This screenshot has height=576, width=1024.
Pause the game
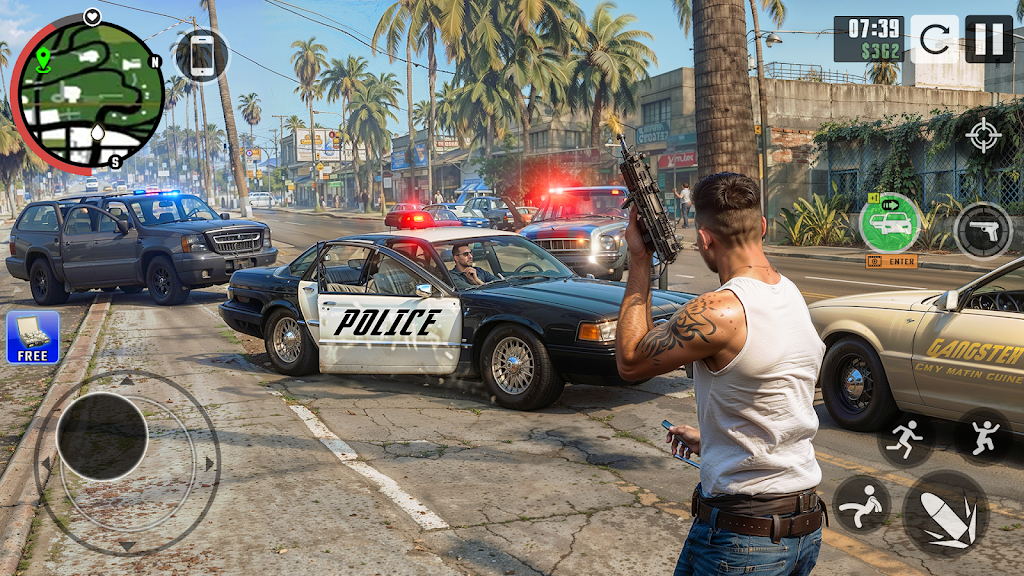(x=988, y=39)
